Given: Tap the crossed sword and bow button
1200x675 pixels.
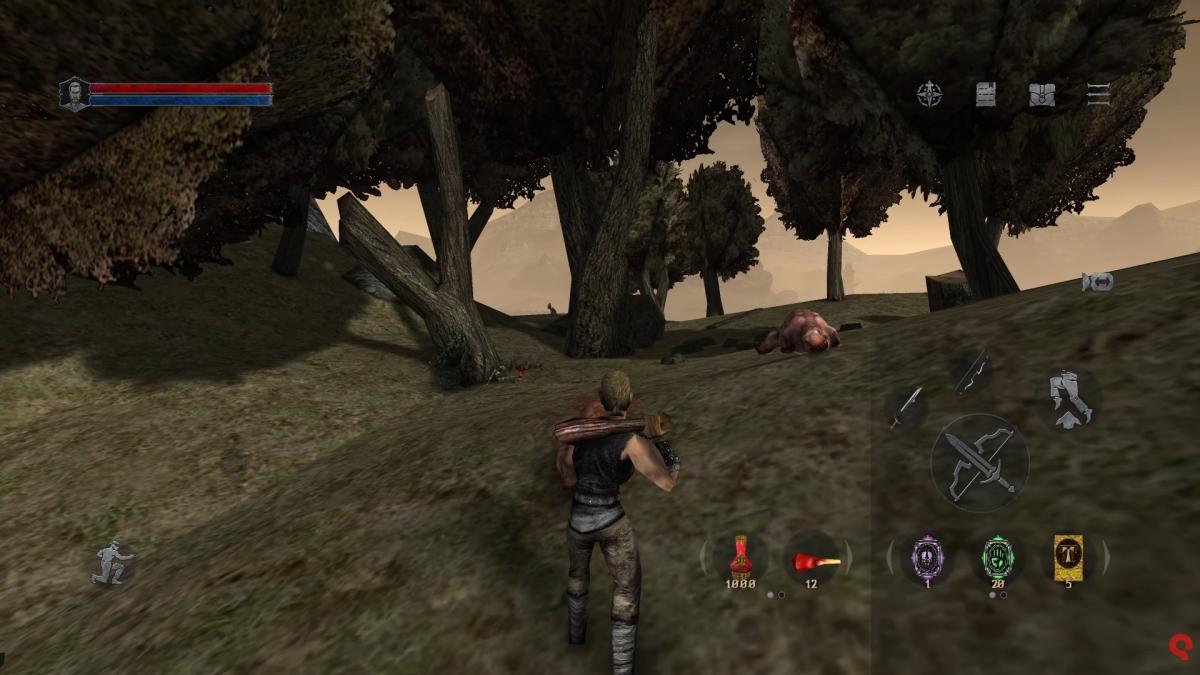Looking at the screenshot, I should tap(979, 463).
